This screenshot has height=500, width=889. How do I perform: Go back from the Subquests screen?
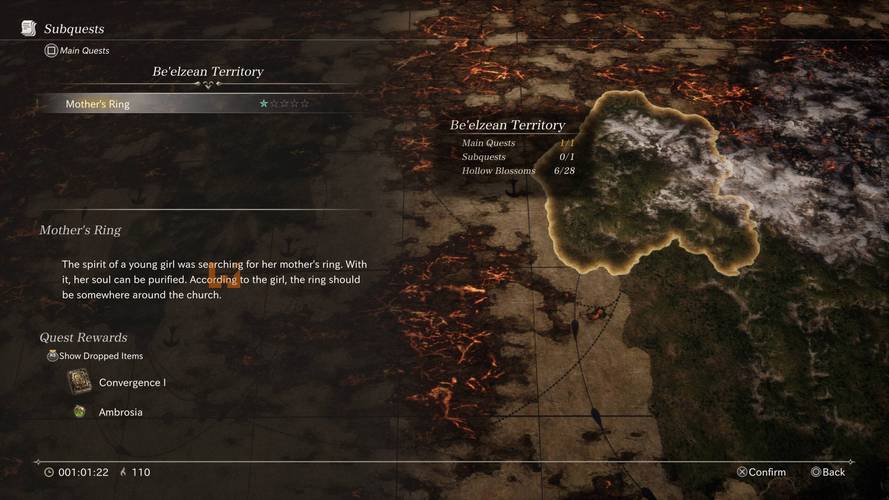coord(827,472)
